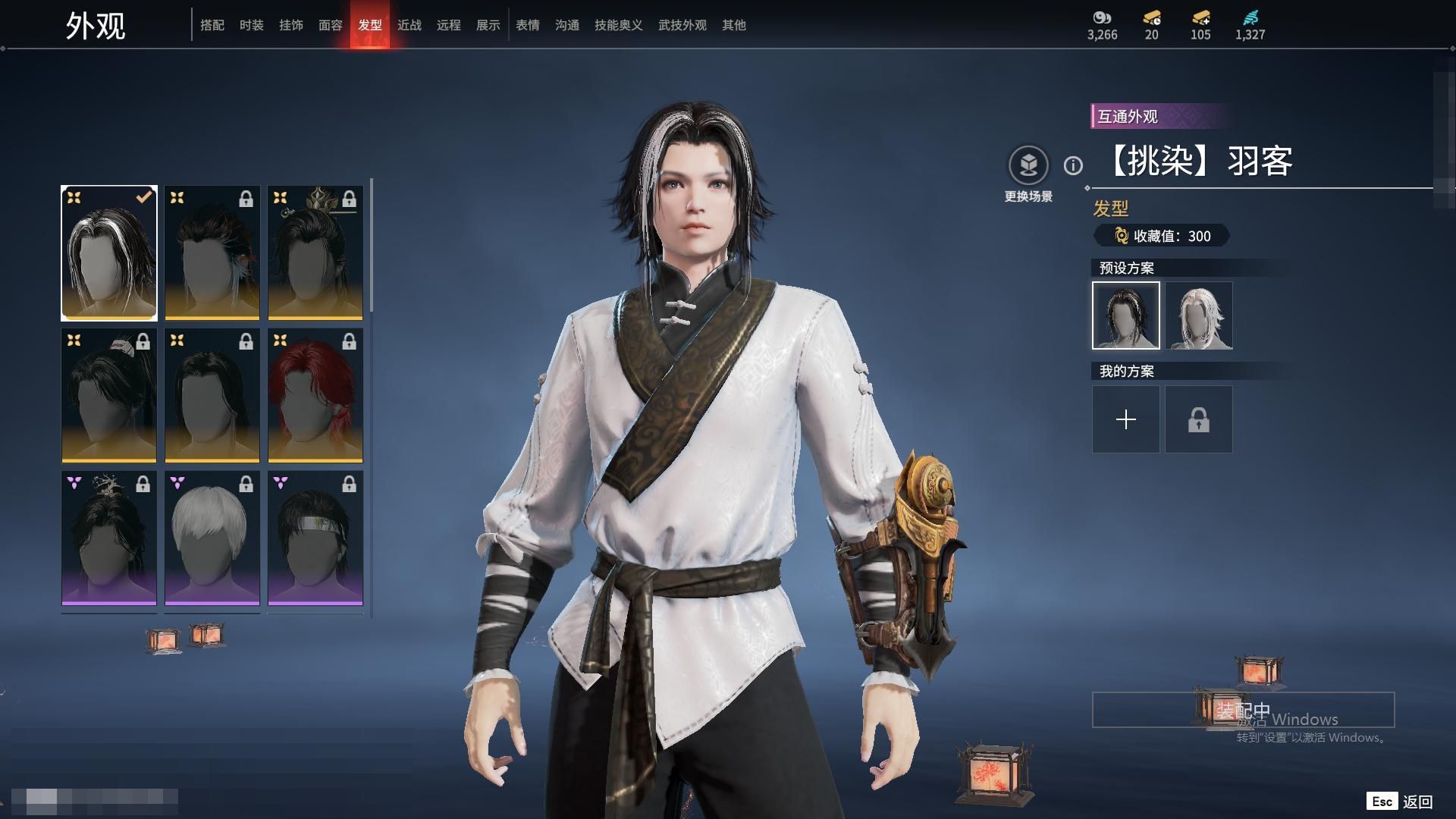Image resolution: width=1456 pixels, height=819 pixels.
Task: Pick the headband hairstyle thumbnail
Action: (x=315, y=538)
